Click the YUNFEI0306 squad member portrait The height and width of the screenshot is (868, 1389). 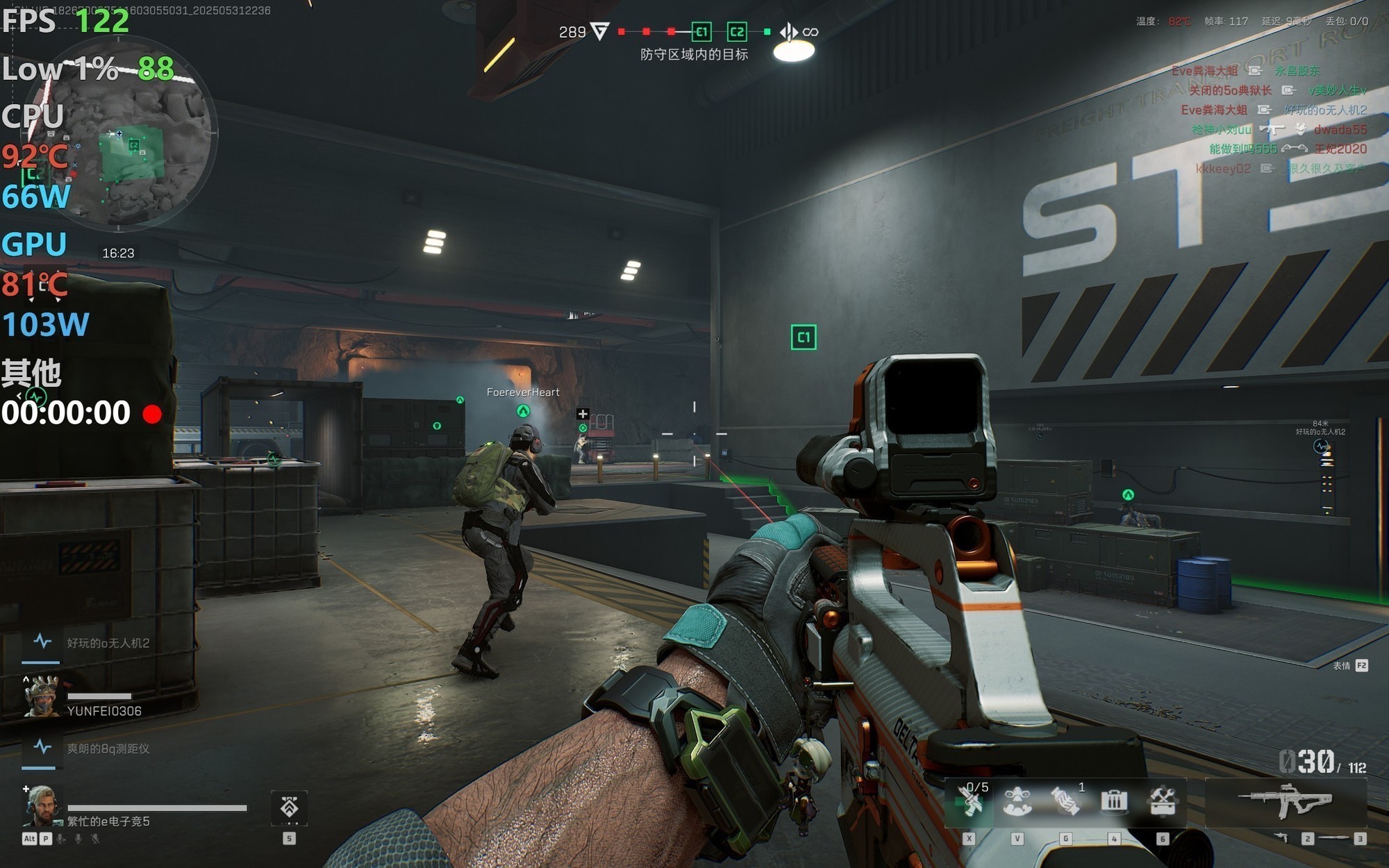(x=41, y=696)
